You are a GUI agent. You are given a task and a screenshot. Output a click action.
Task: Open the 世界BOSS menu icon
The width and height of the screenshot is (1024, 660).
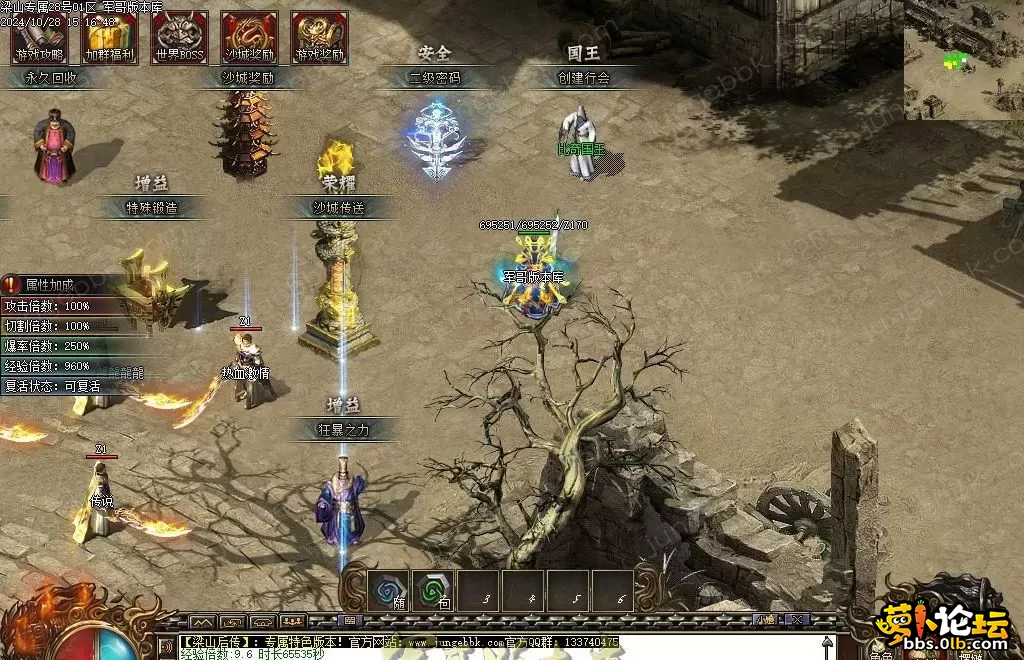[x=179, y=38]
